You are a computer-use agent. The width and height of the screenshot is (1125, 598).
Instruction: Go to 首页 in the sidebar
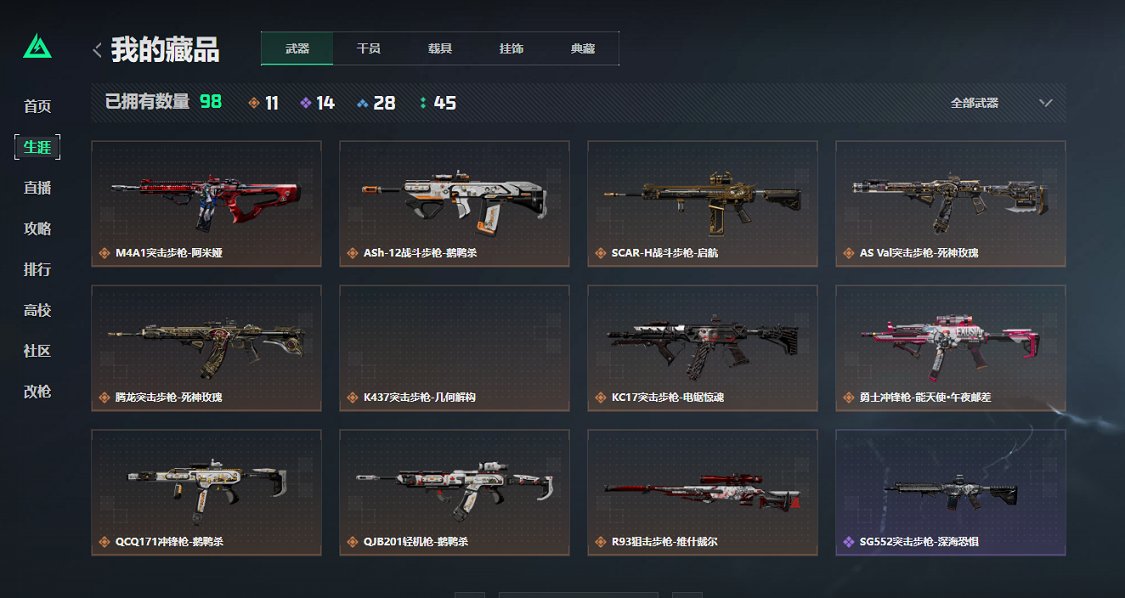pos(38,106)
